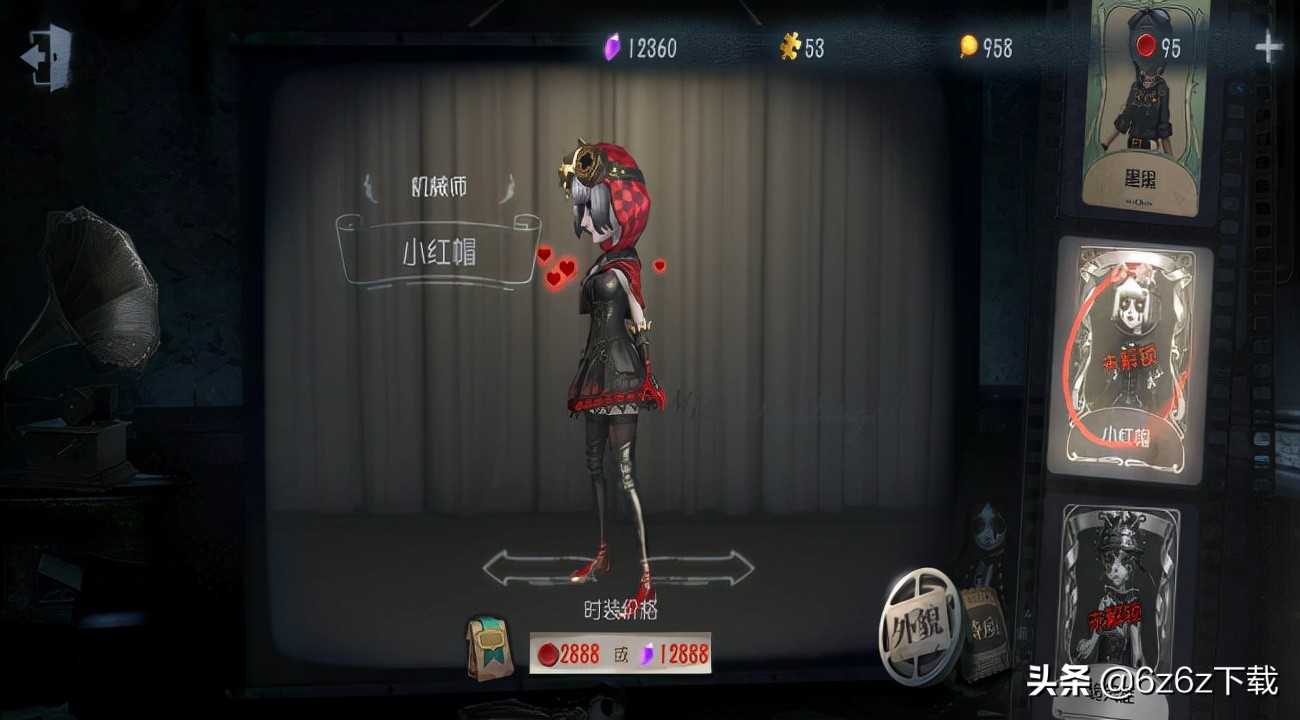Click the puzzle fragment currency icon showing 53
Viewport: 1300px width, 720px height.
[789, 48]
